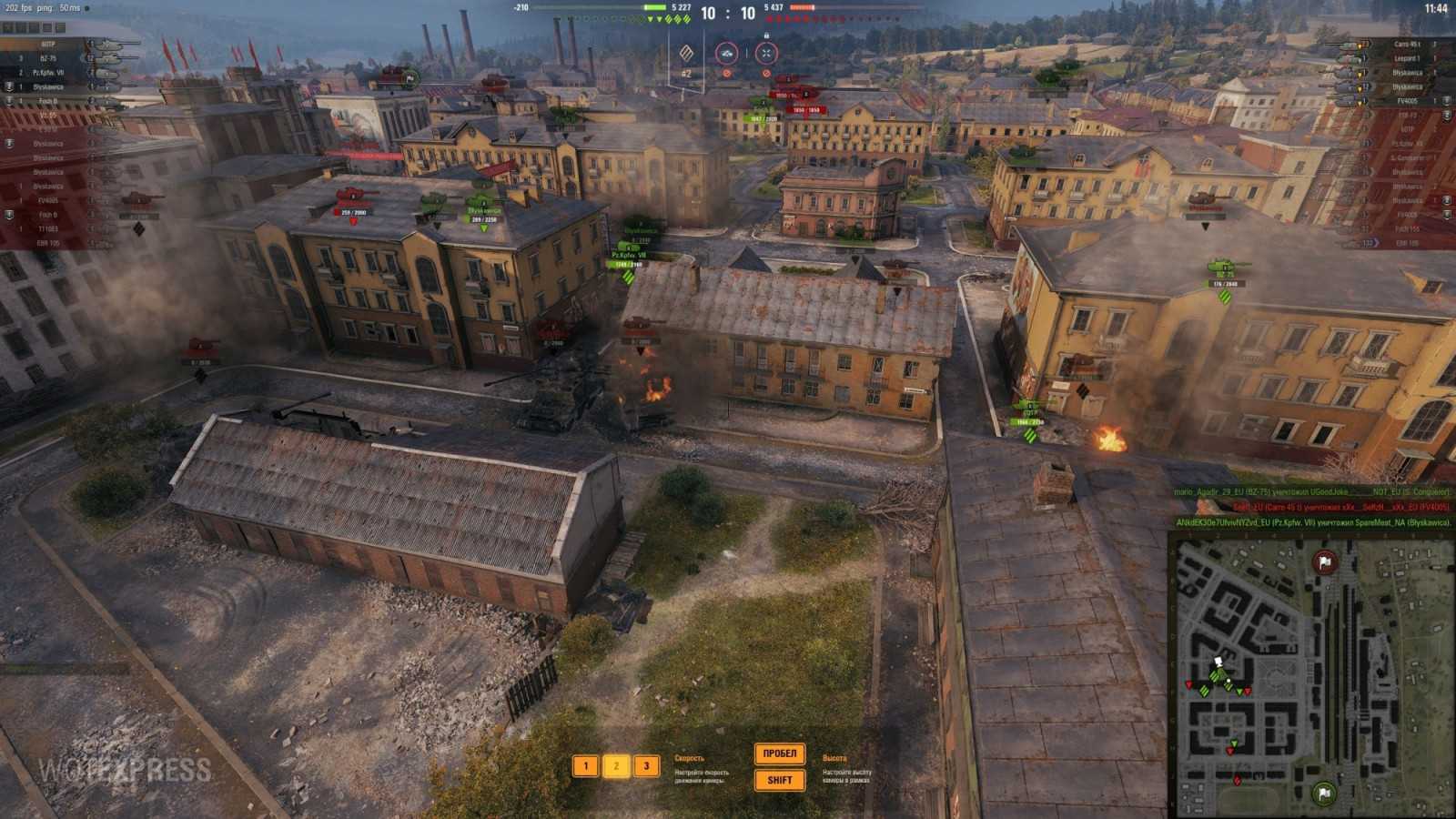Click the BZ-75 tank silhouette icon
1456x819 pixels.
(x=109, y=57)
